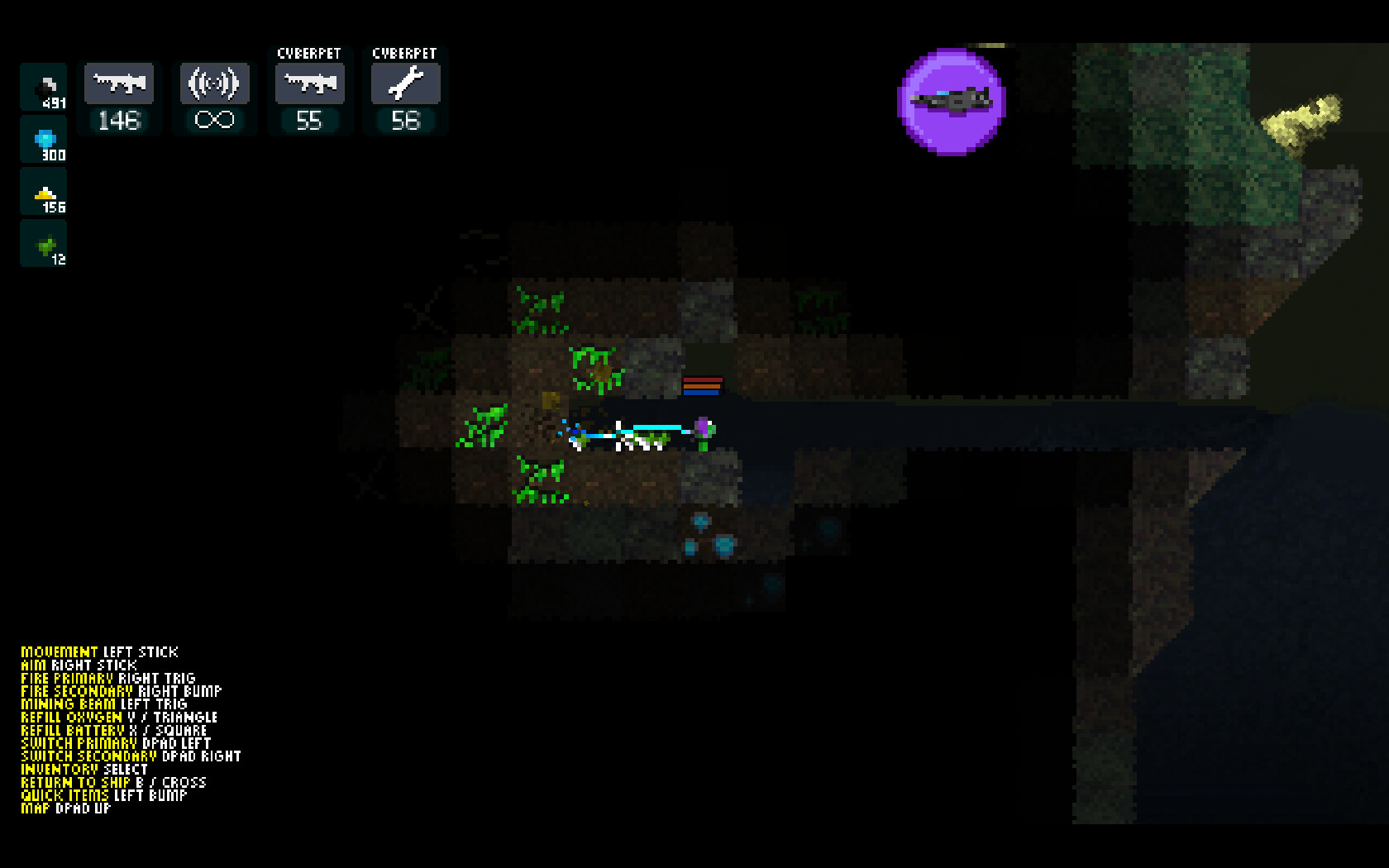Open the MAP entry in controls list
The image size is (1389, 868).
37,808
